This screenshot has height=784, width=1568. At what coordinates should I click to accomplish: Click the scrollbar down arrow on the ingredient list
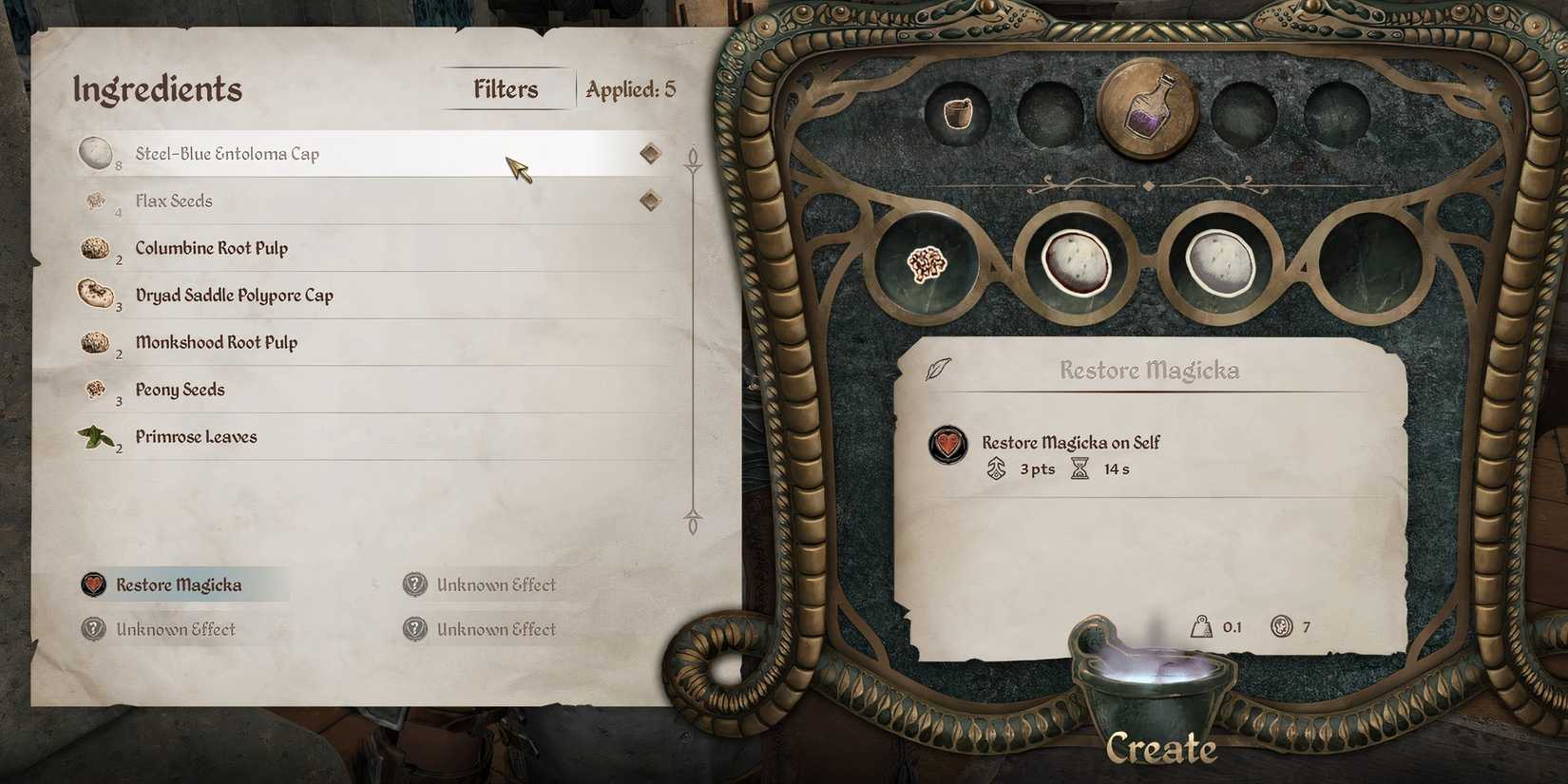point(691,516)
